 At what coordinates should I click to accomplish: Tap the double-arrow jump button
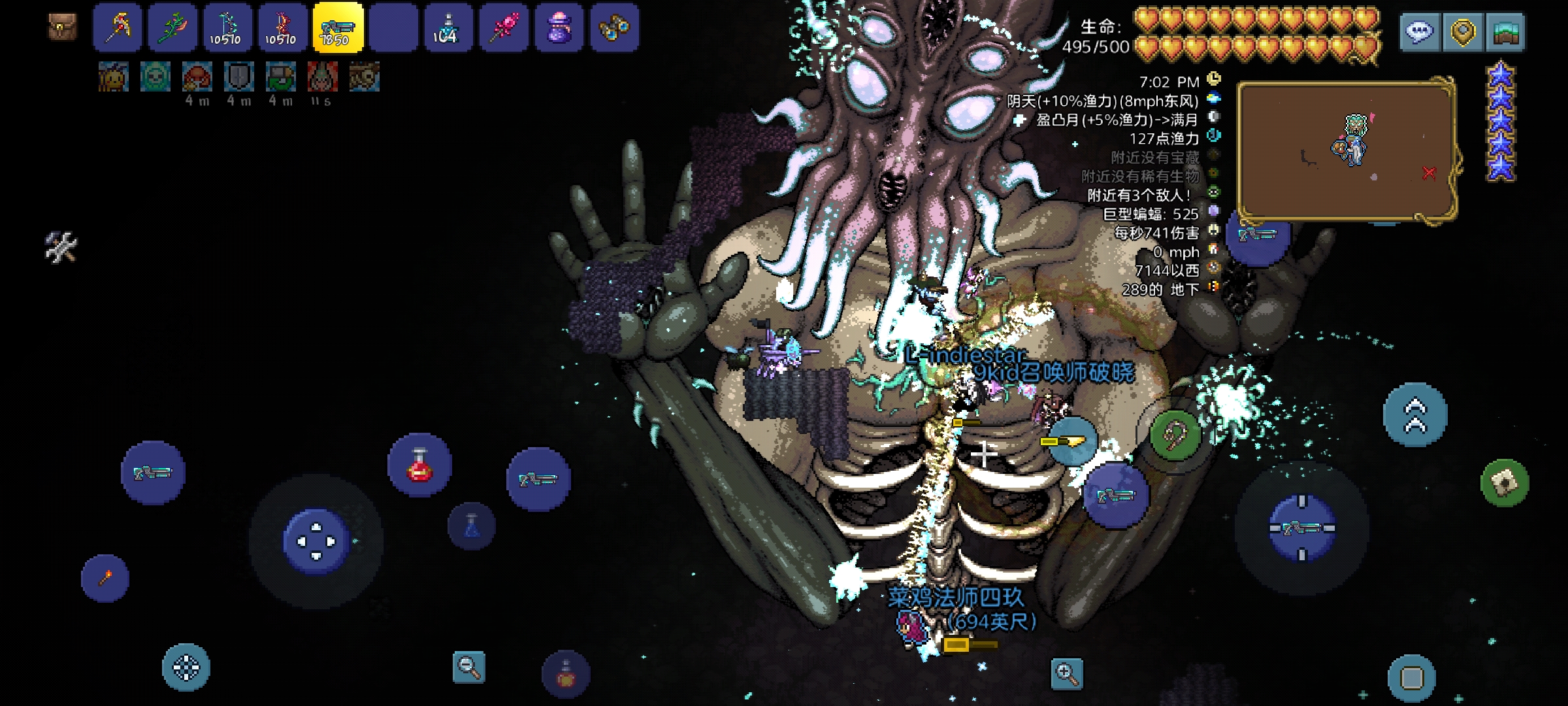pos(1415,415)
